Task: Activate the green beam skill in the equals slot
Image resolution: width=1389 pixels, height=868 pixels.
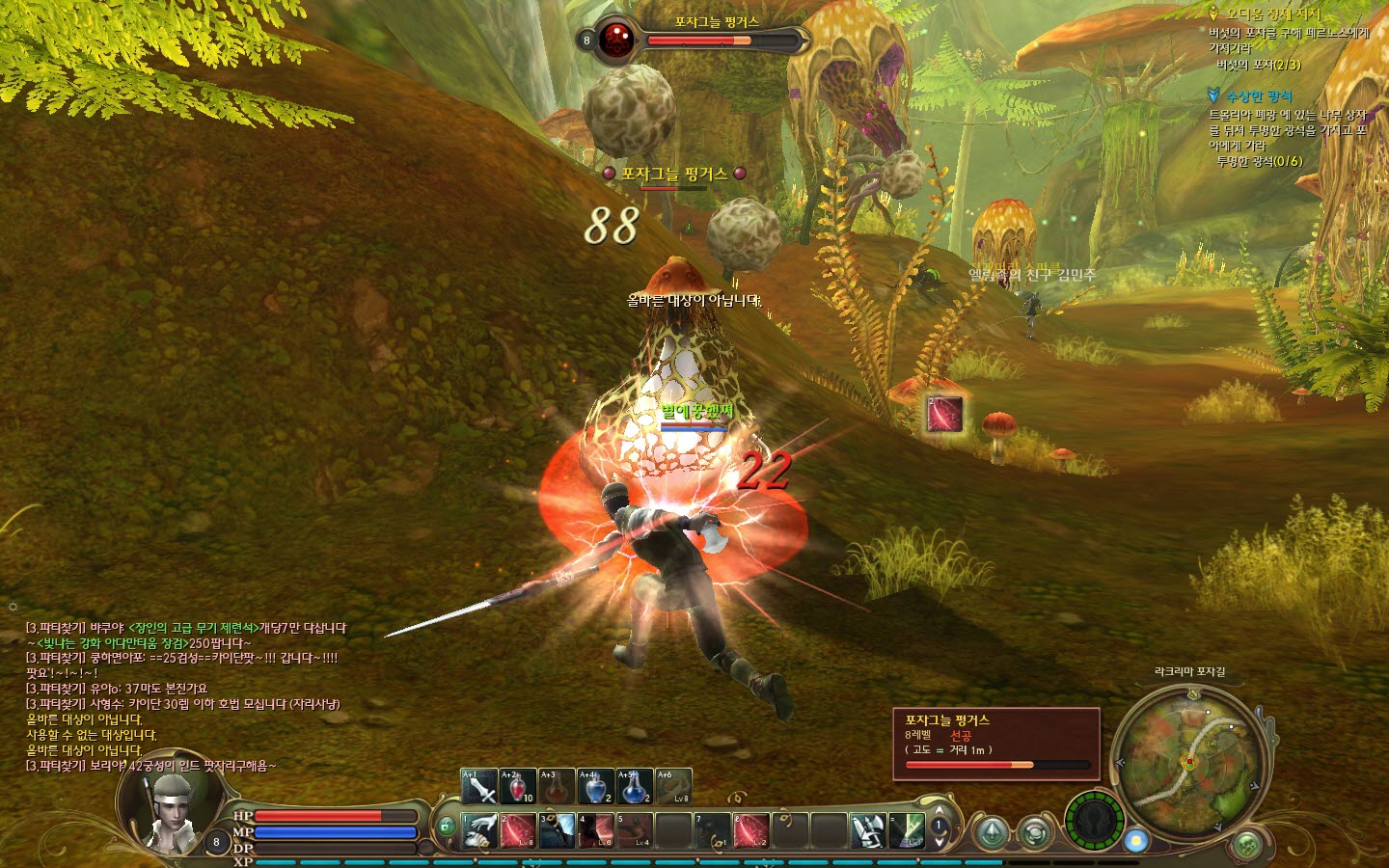Action: [x=906, y=830]
